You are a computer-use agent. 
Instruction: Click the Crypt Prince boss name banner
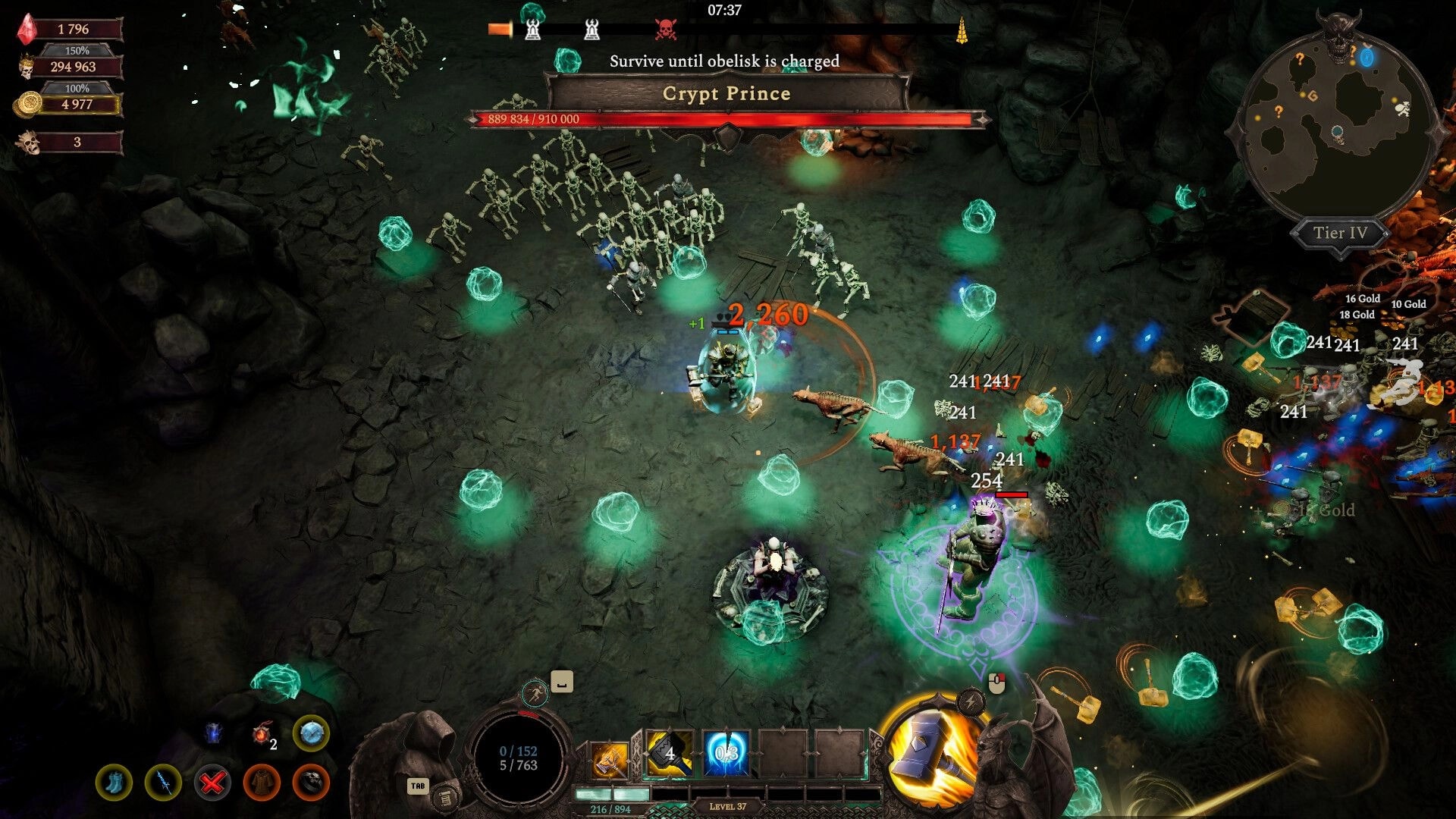point(726,93)
